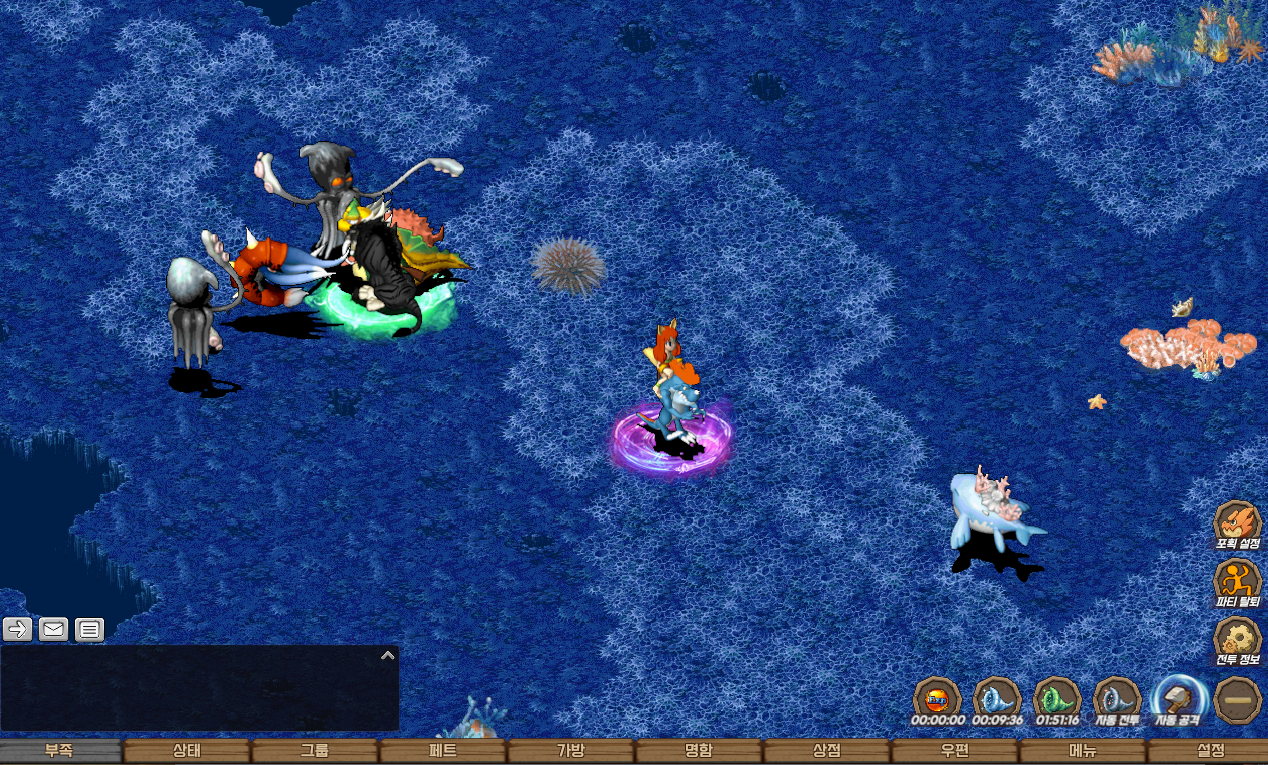Toggle 자동 전투 auto battle
The image size is (1268, 765).
tap(1117, 698)
